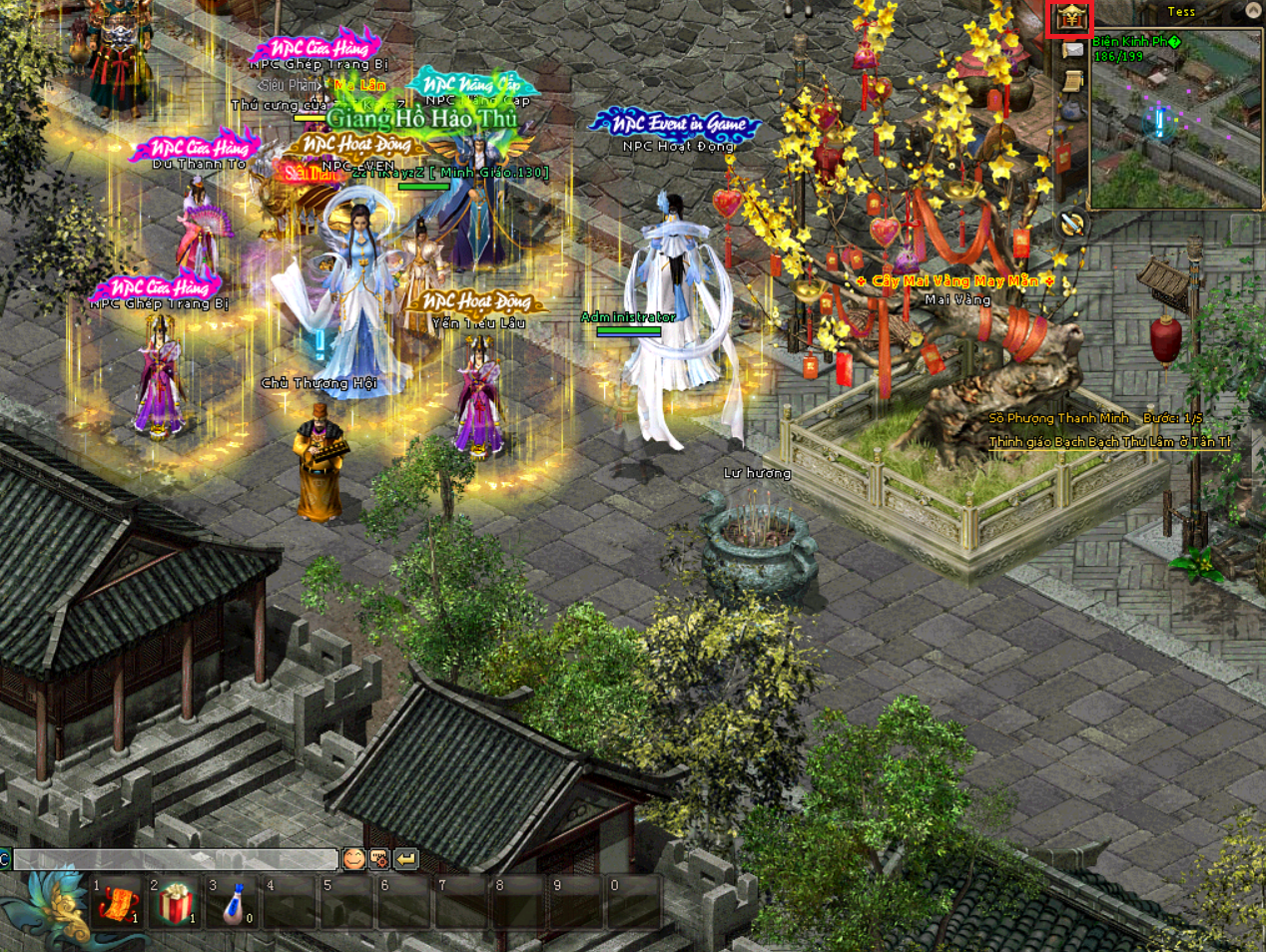1266x952 pixels.
Task: Collapse the minimap with the arrow button
Action: pyautogui.click(x=1253, y=11)
